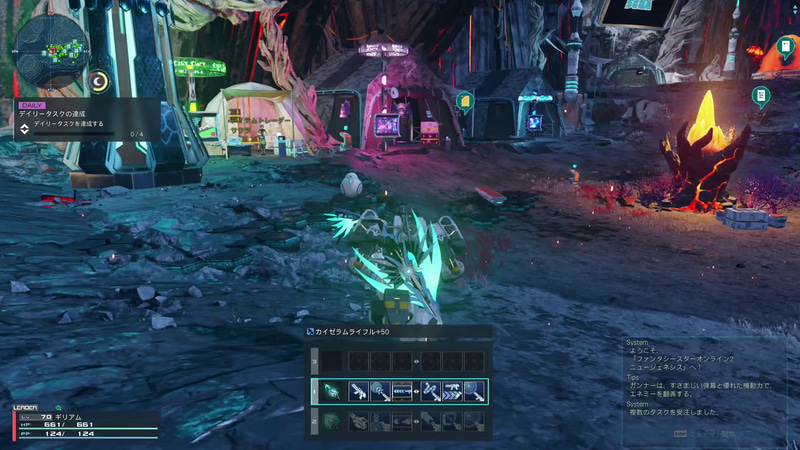Use the arrow-bar skill in the active palette
The height and width of the screenshot is (450, 800).
403,391
